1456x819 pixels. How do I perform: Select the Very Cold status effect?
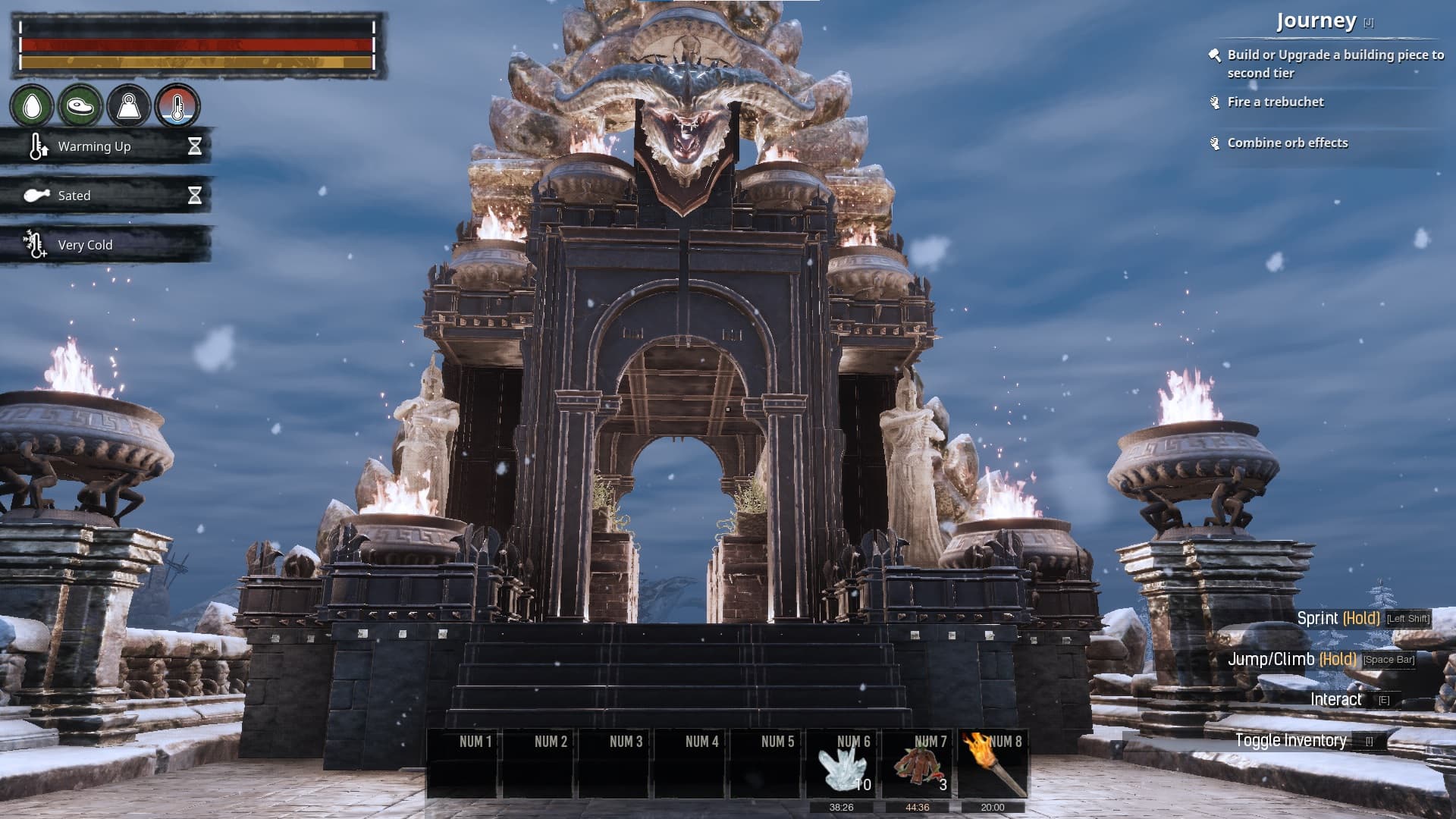(106, 245)
